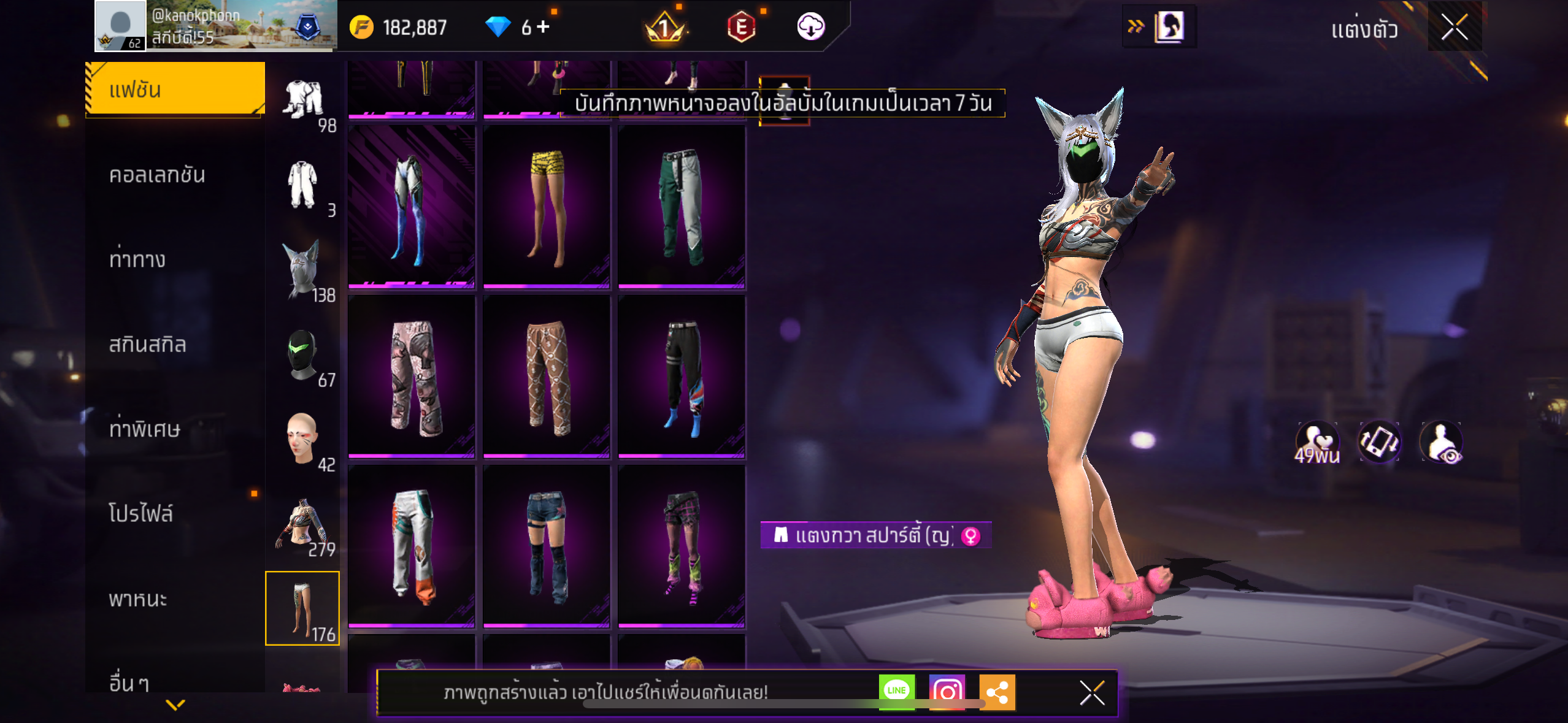
Task: Open the คอลเลกชัน tab
Action: 157,175
